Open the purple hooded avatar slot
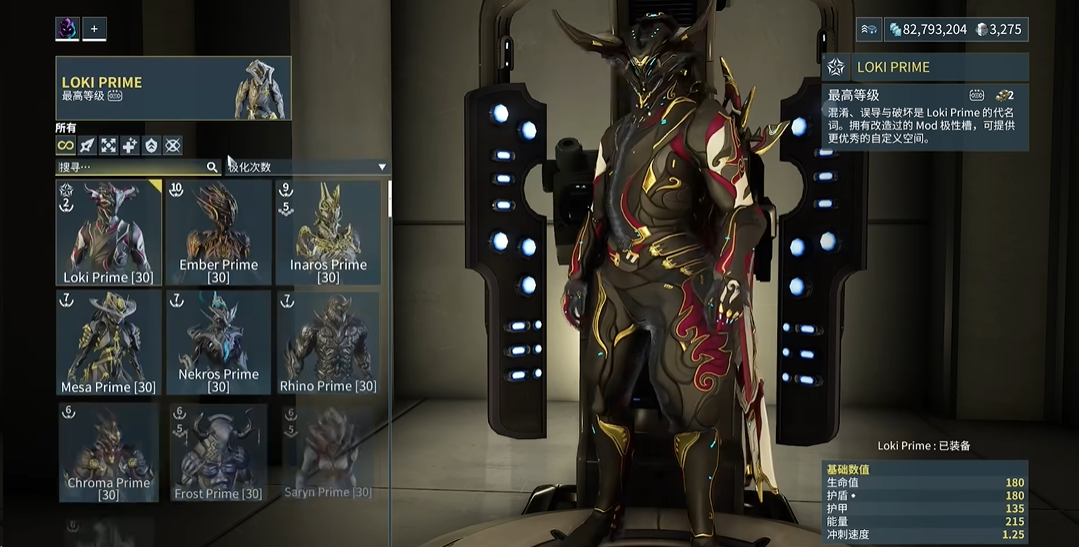Screen dimensions: 1079x547 coord(67,29)
